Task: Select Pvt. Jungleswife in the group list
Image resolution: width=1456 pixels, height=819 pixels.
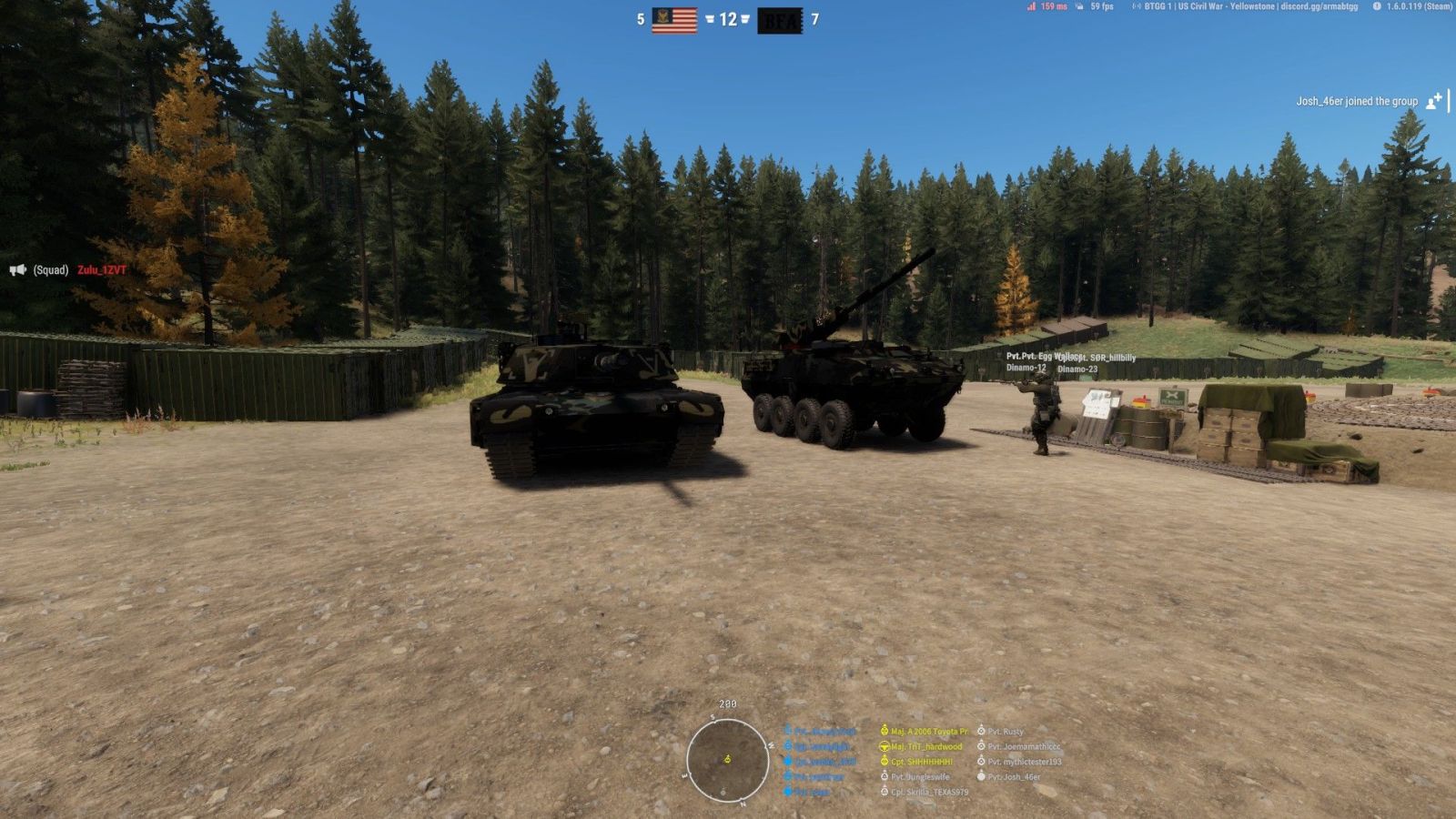Action: [919, 777]
